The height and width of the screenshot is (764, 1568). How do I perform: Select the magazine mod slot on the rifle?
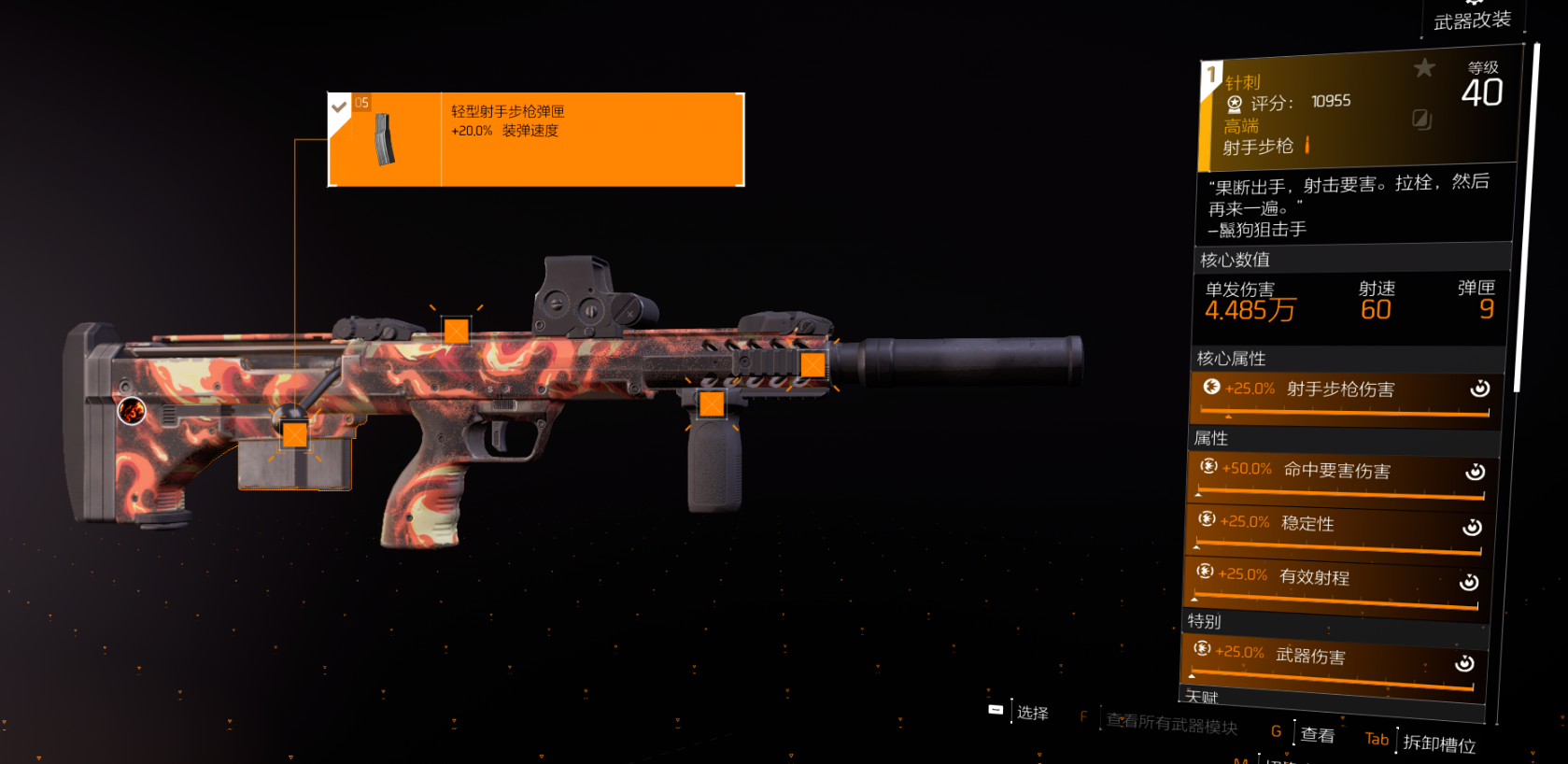pyautogui.click(x=295, y=434)
